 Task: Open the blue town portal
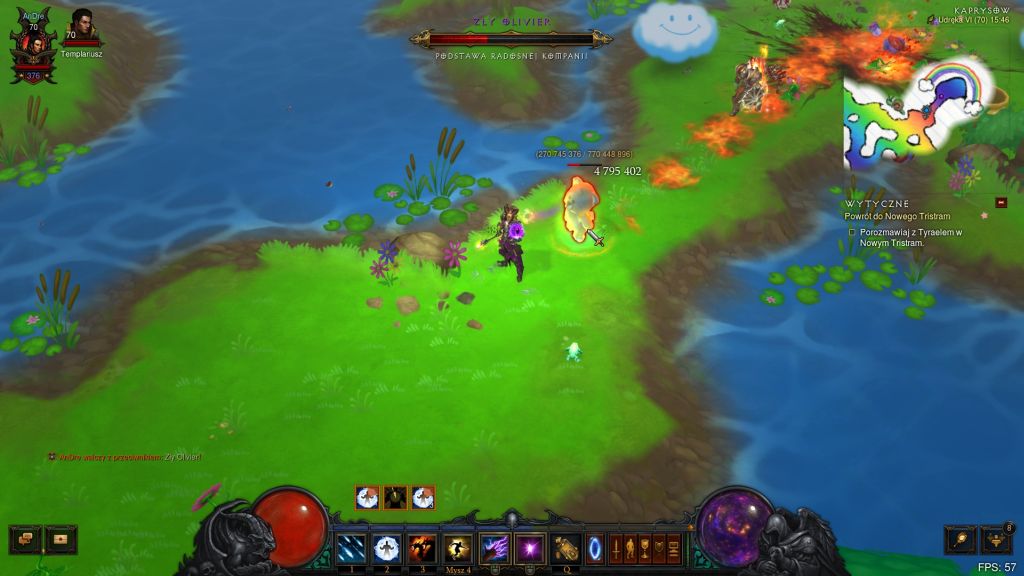point(595,548)
